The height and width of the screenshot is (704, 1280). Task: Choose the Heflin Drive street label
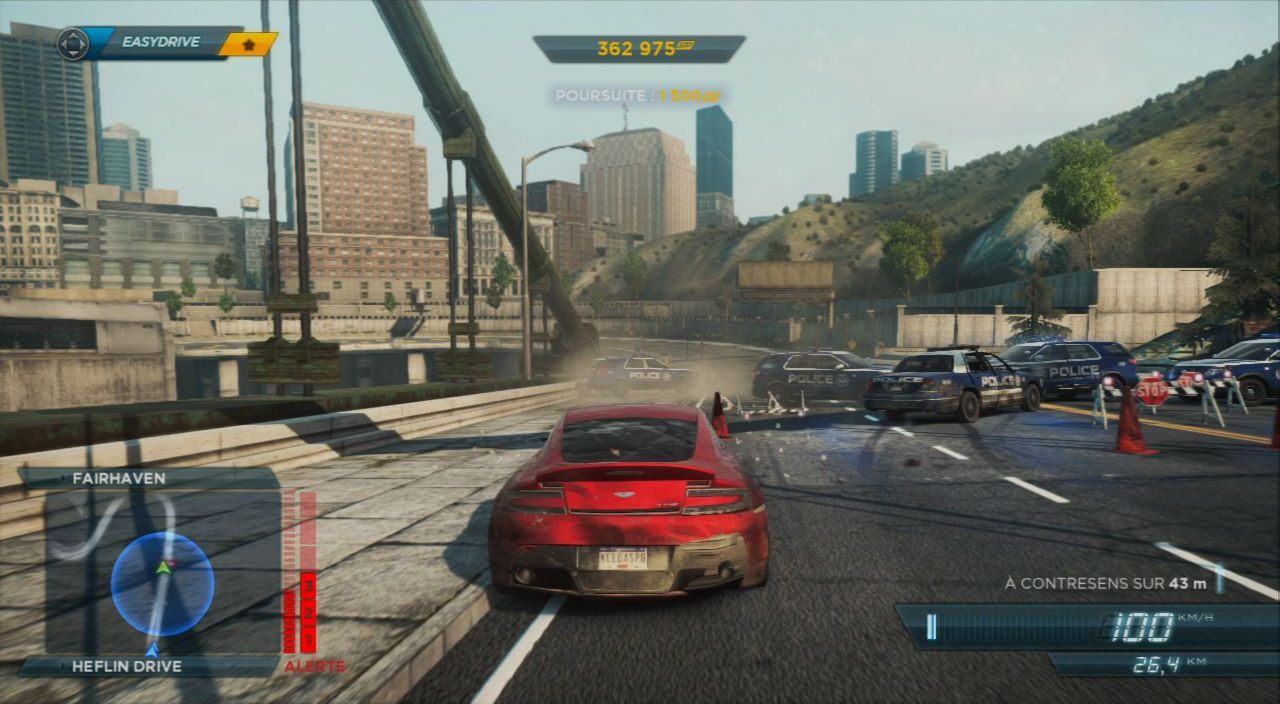[x=126, y=666]
